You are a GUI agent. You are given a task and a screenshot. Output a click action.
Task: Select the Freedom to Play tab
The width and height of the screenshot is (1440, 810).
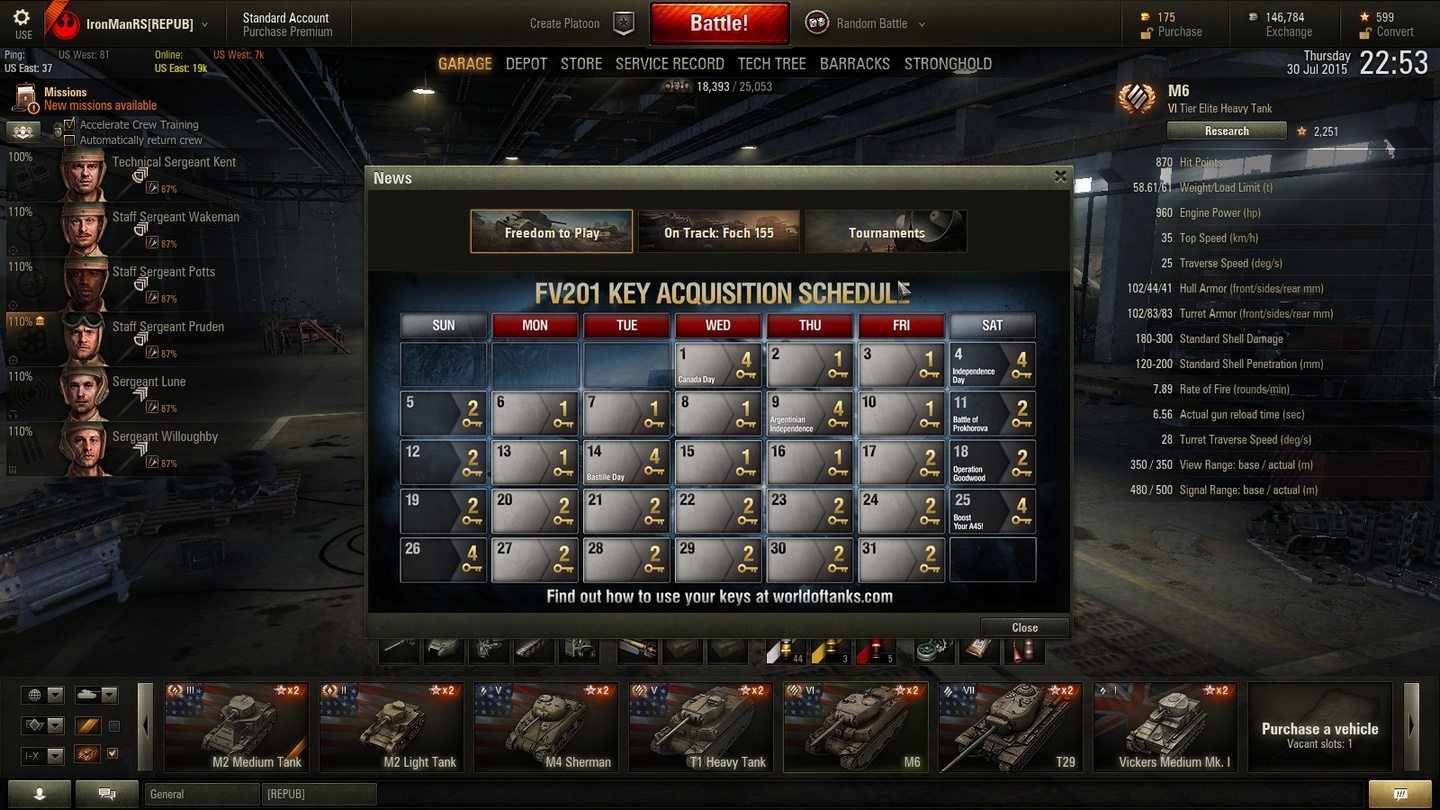[x=552, y=232]
